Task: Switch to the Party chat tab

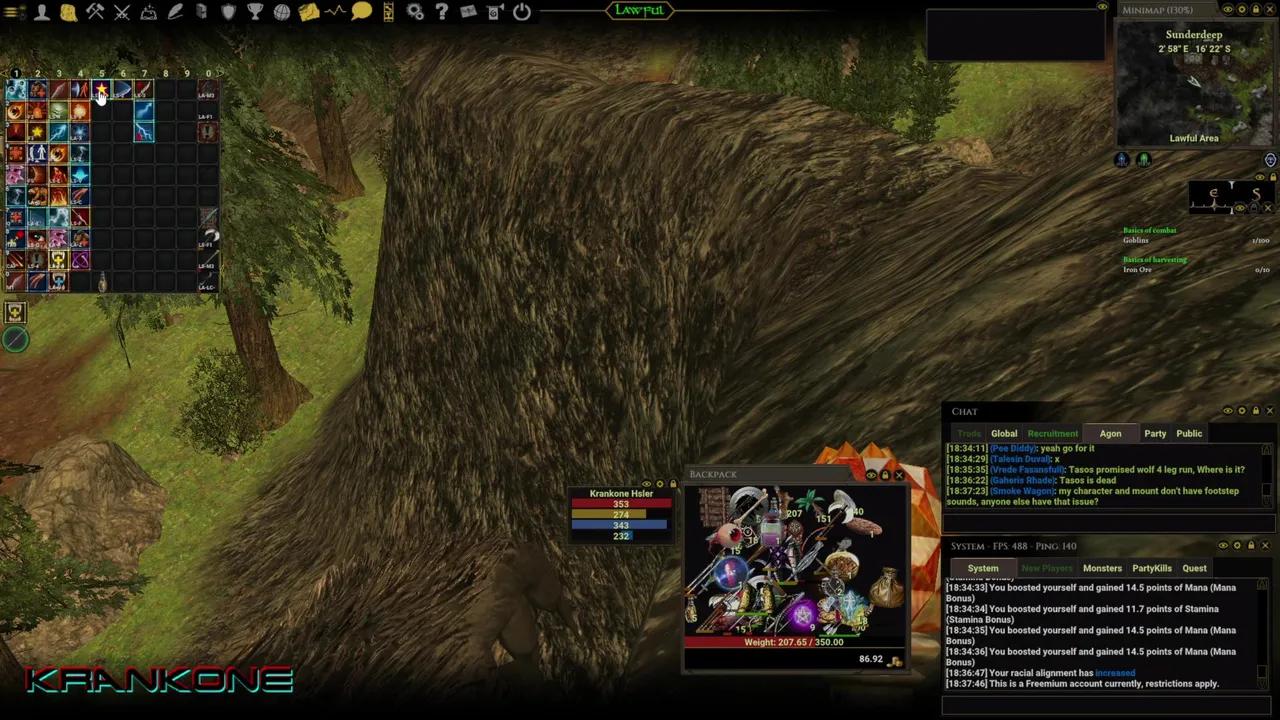Action: pos(1155,433)
